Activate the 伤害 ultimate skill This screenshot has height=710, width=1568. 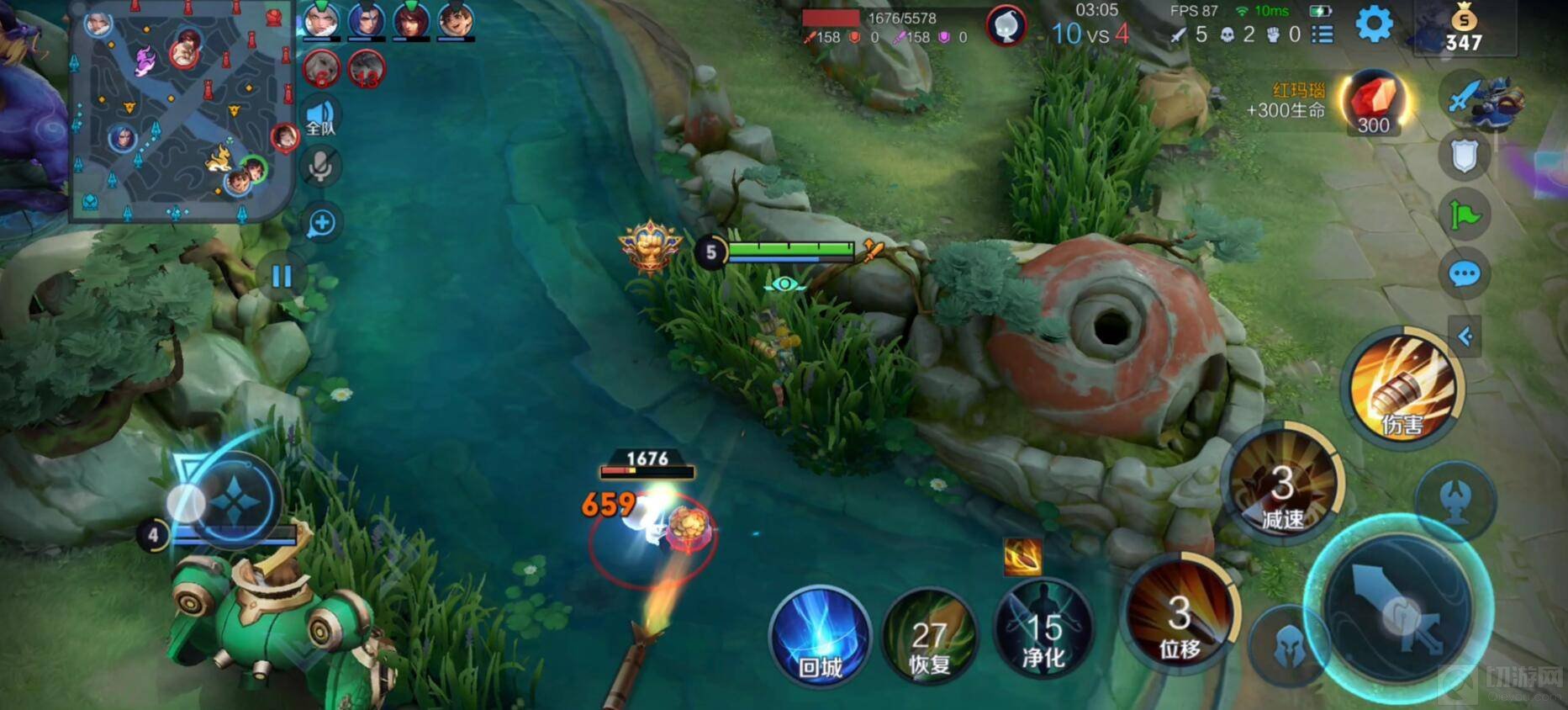[1402, 389]
